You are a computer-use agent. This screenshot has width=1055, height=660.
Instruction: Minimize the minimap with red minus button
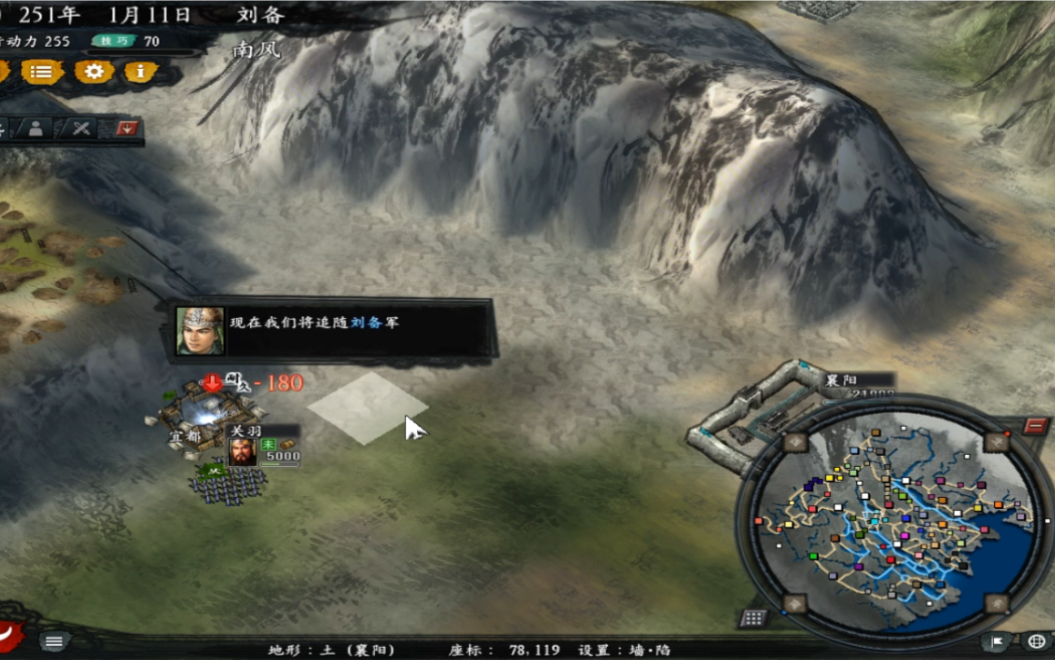1036,426
